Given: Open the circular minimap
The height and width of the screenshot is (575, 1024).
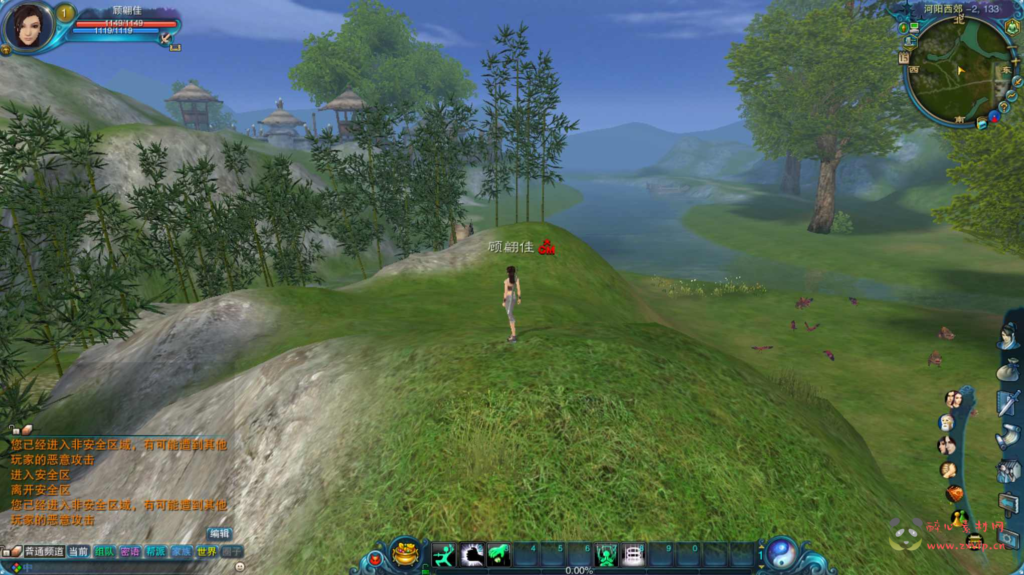Looking at the screenshot, I should 958,70.
